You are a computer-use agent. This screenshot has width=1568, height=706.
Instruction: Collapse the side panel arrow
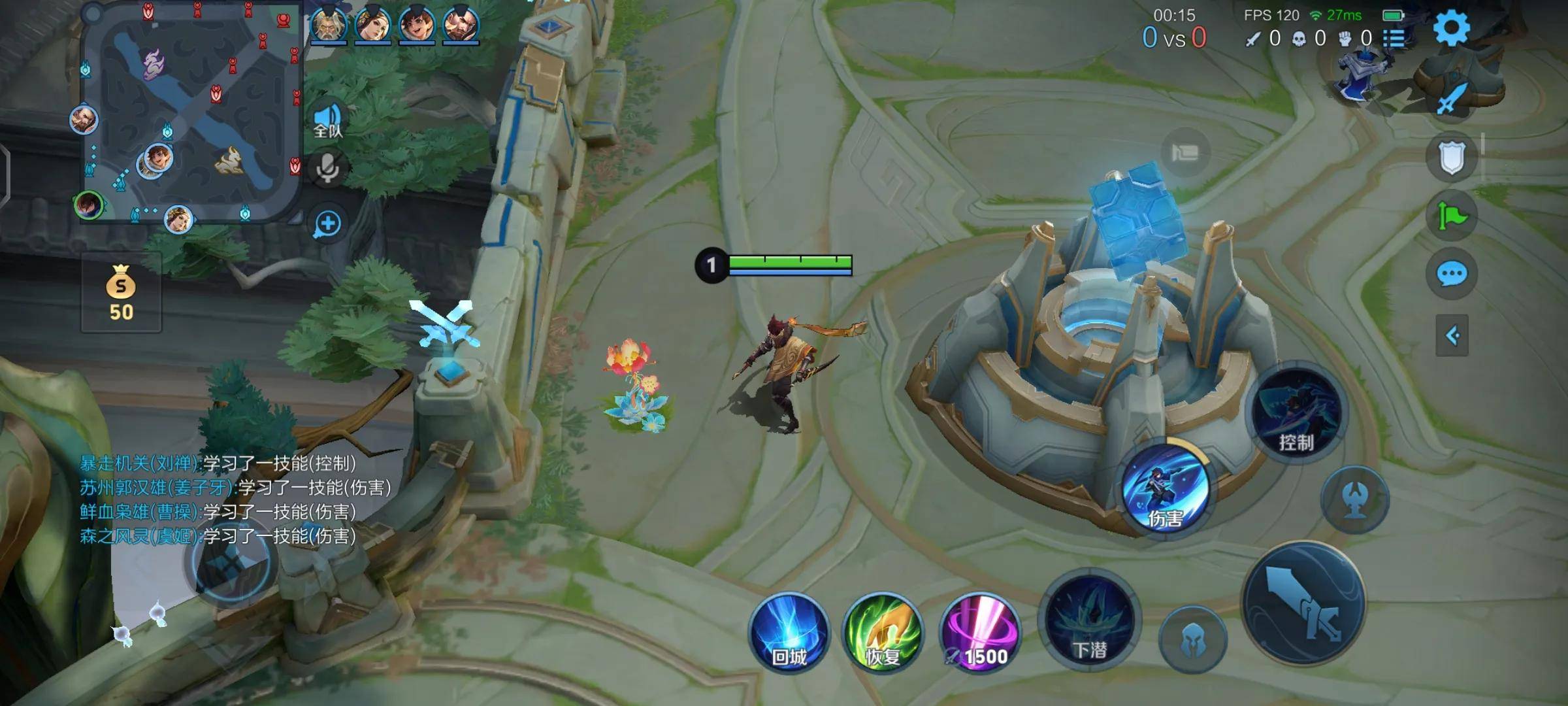pyautogui.click(x=1452, y=336)
